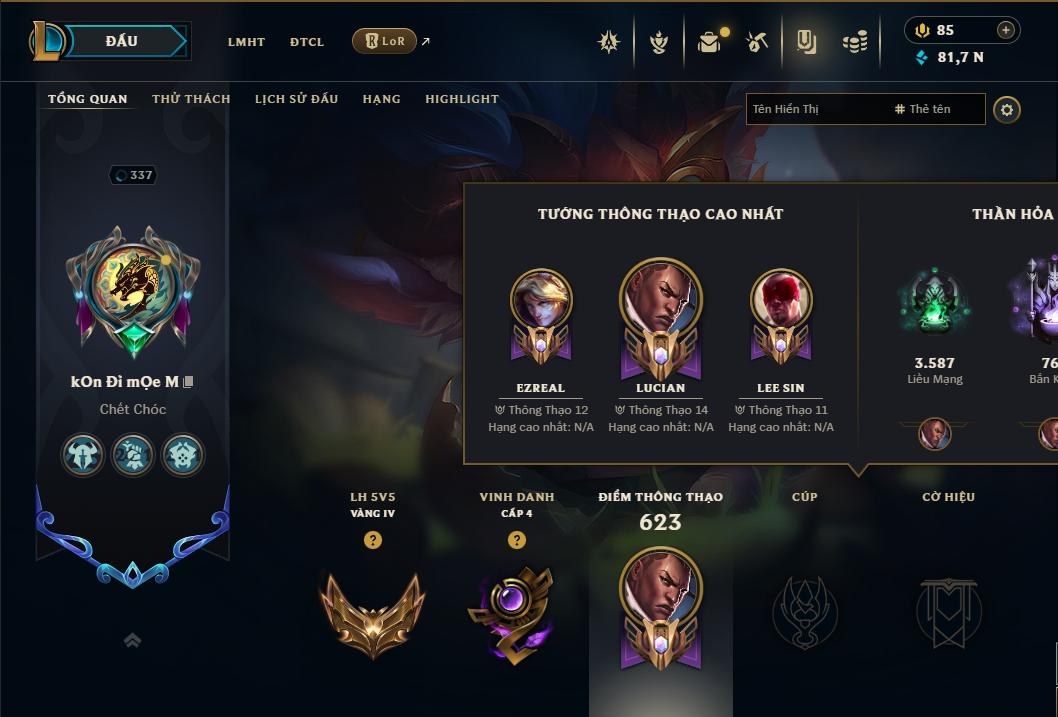Open the ĐTCL game mode link
Screen dimensions: 1058x717
point(307,42)
